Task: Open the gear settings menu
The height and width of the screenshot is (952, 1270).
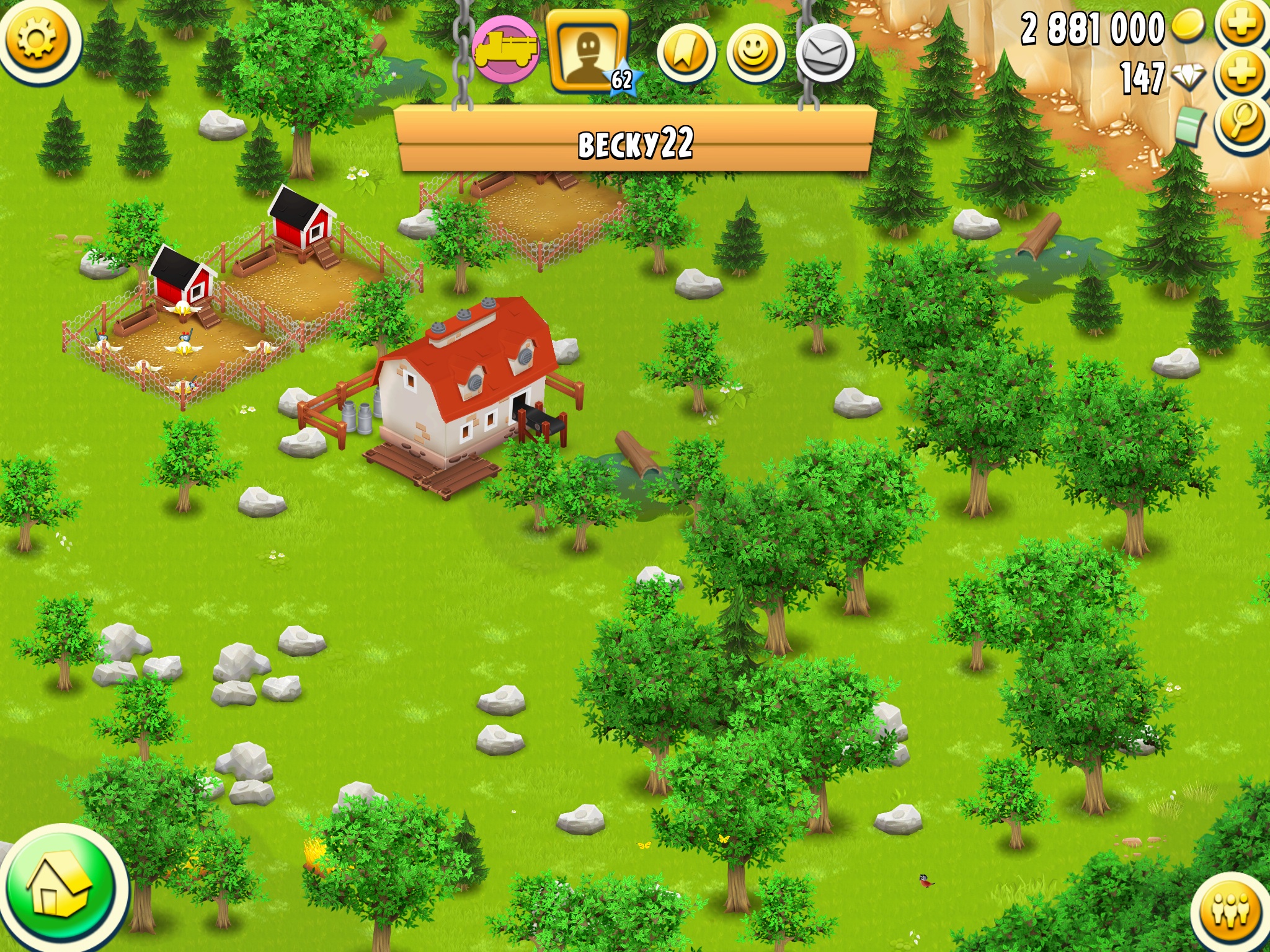Action: [x=37, y=40]
